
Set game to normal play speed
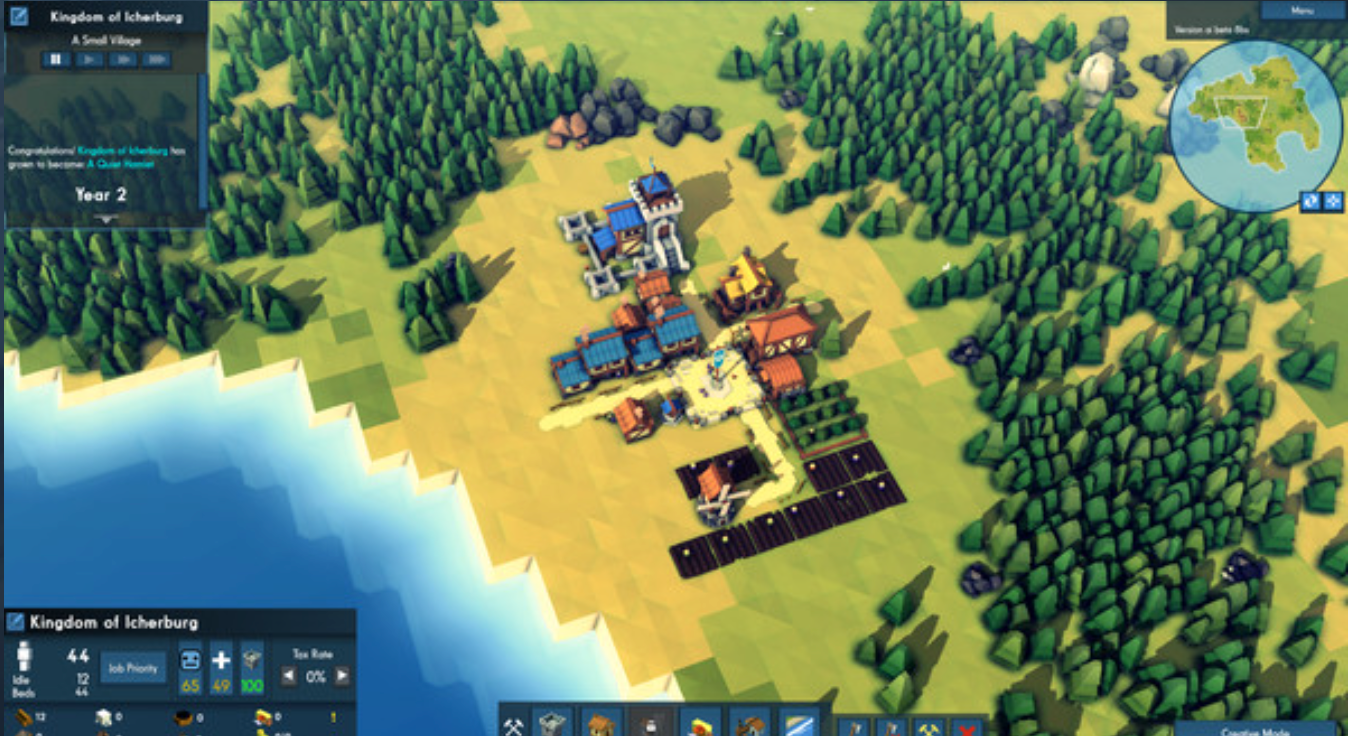coord(90,60)
